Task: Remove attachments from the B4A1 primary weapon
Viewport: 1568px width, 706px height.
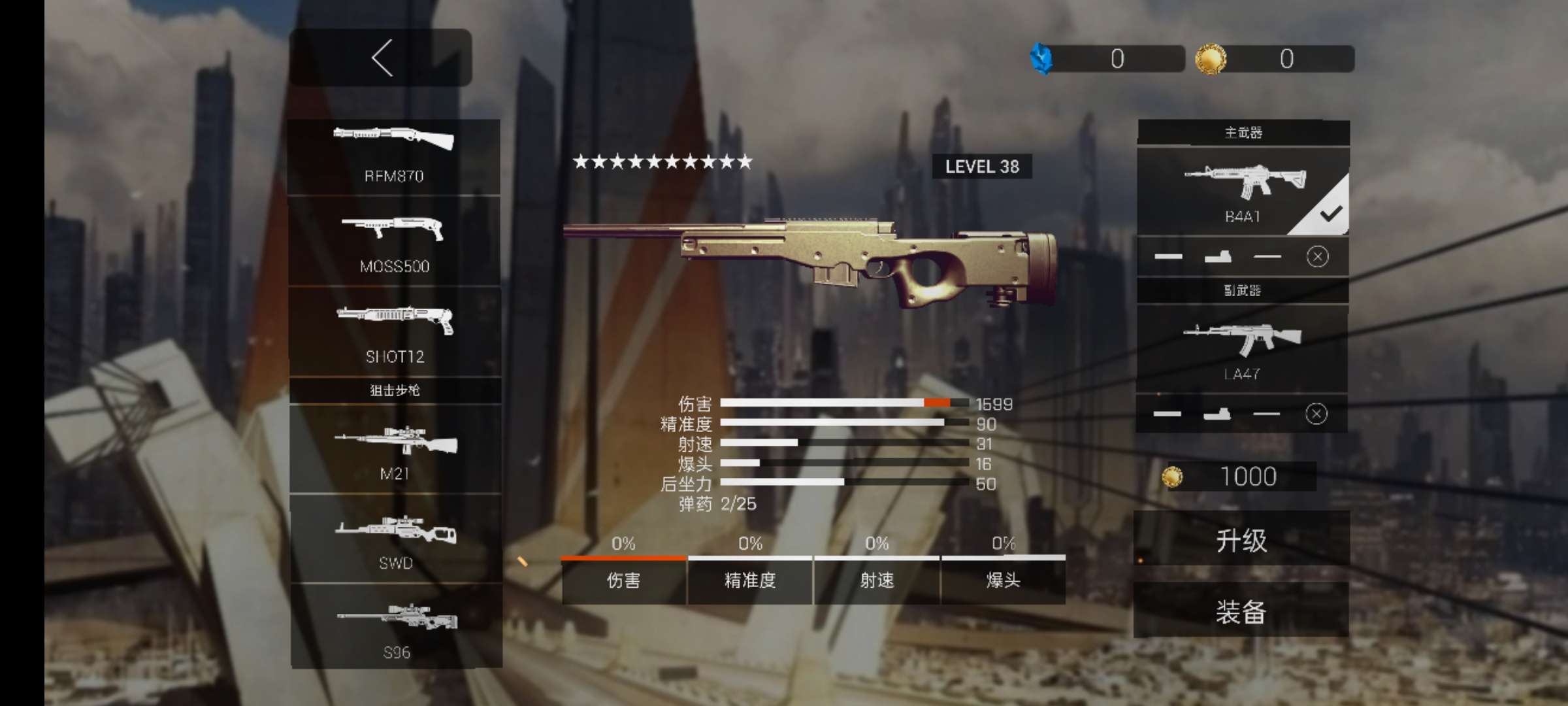Action: [x=1317, y=256]
